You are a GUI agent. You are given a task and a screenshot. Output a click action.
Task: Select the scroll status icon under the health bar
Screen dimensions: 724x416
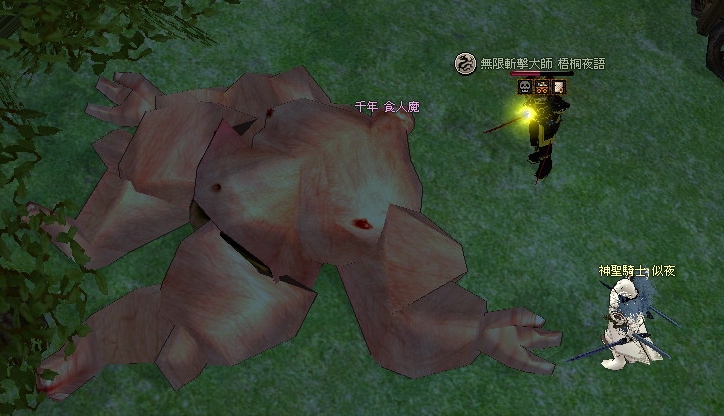point(559,87)
